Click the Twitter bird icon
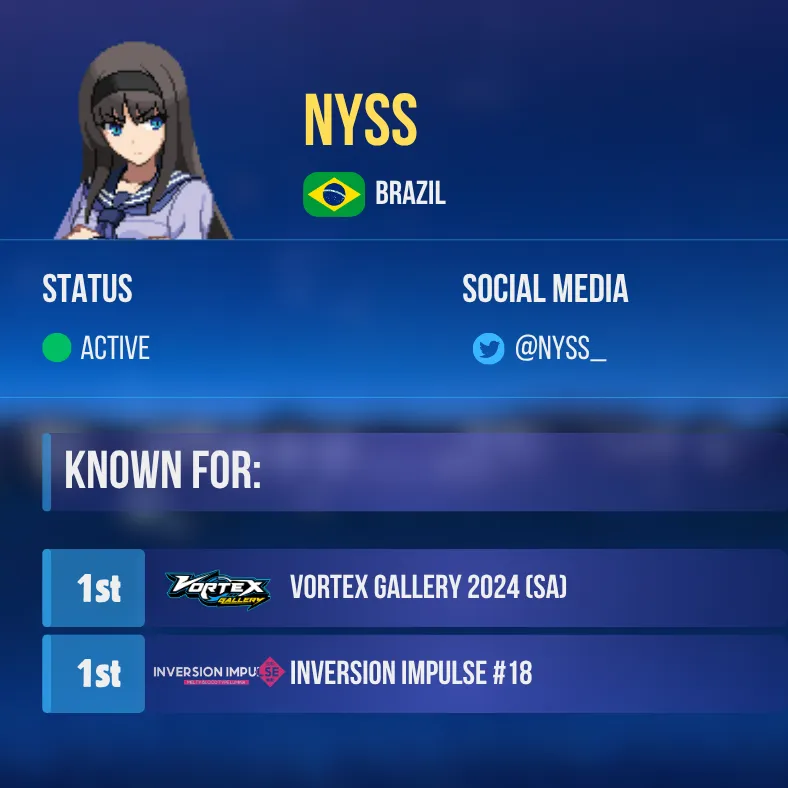The height and width of the screenshot is (788, 788). click(488, 349)
